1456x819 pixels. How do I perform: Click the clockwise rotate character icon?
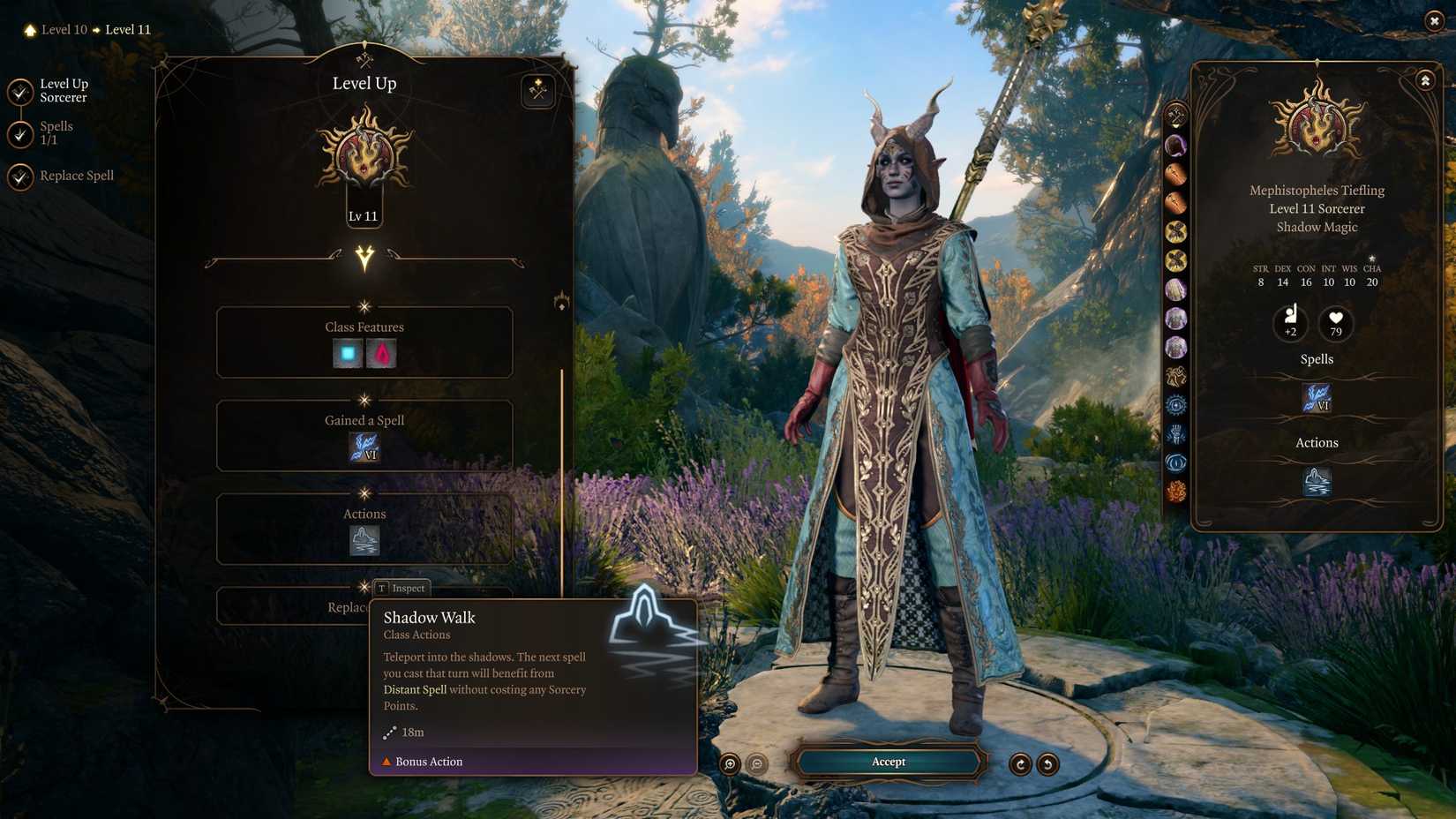1022,764
